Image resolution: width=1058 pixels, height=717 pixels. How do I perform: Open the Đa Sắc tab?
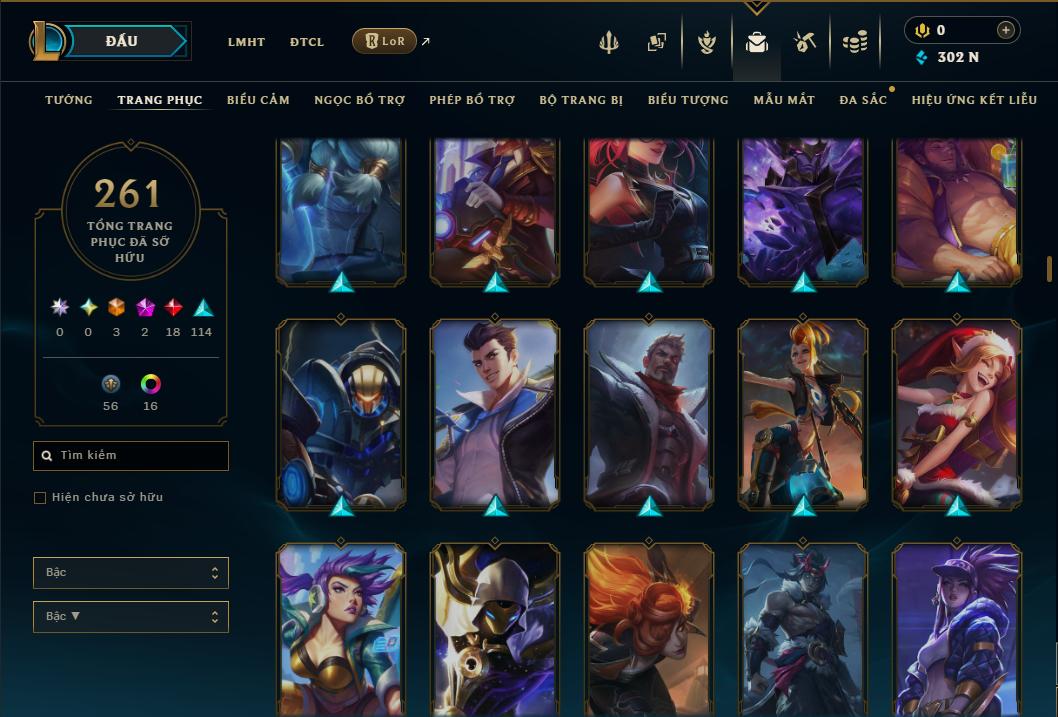coord(863,100)
